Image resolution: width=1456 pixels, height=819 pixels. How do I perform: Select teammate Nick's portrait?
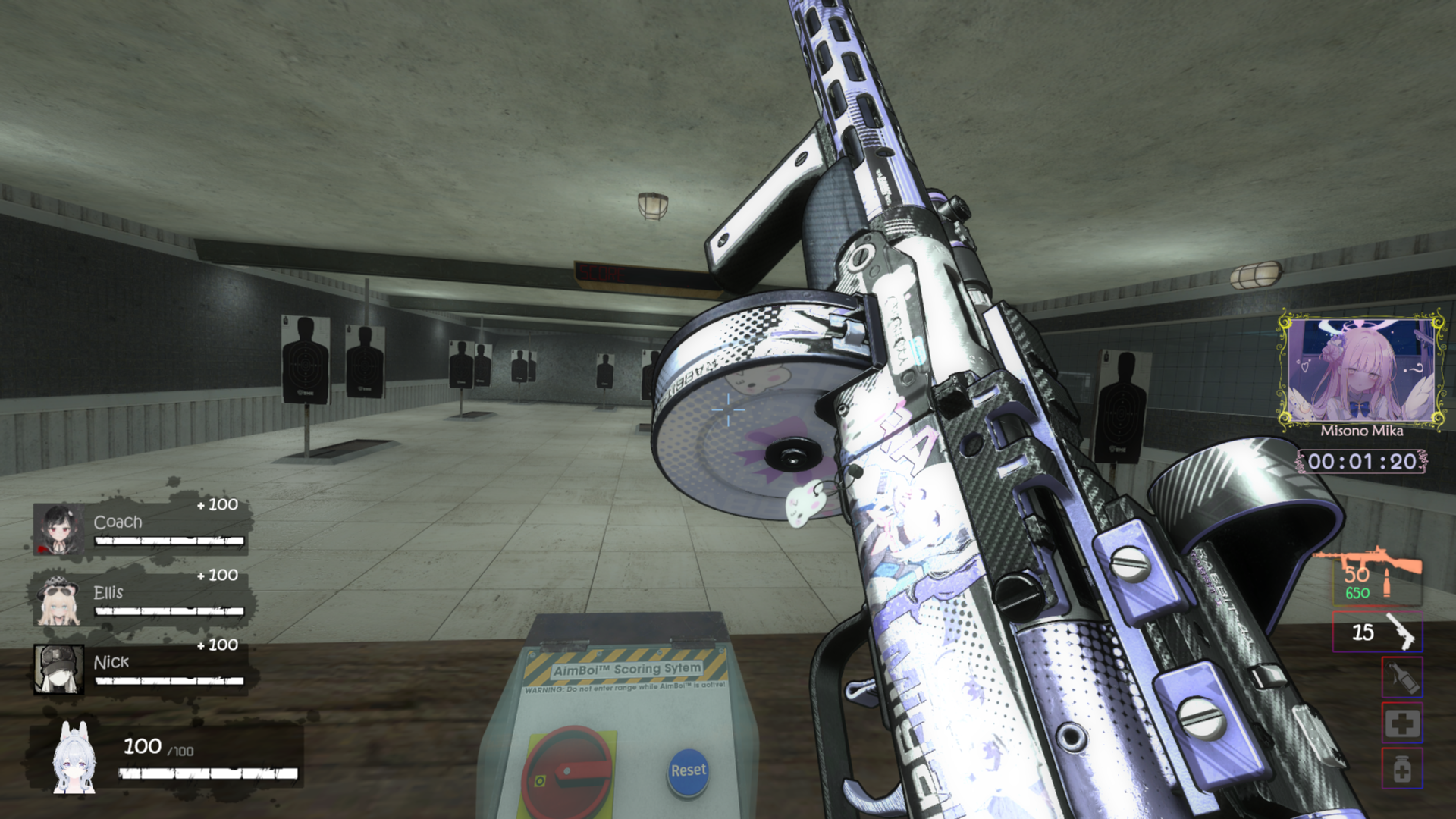click(x=58, y=669)
